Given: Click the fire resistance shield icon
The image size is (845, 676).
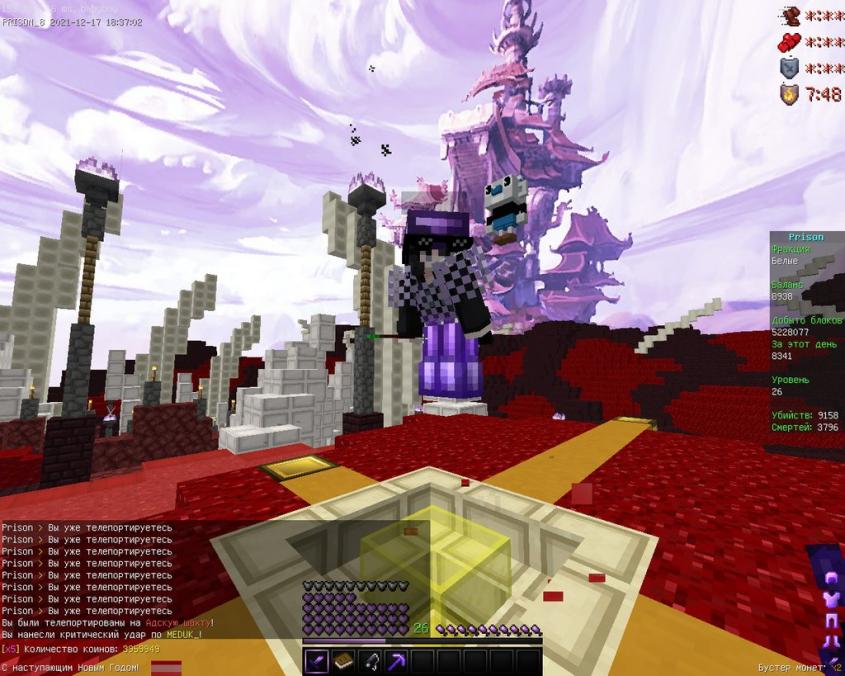Looking at the screenshot, I should click(x=791, y=94).
